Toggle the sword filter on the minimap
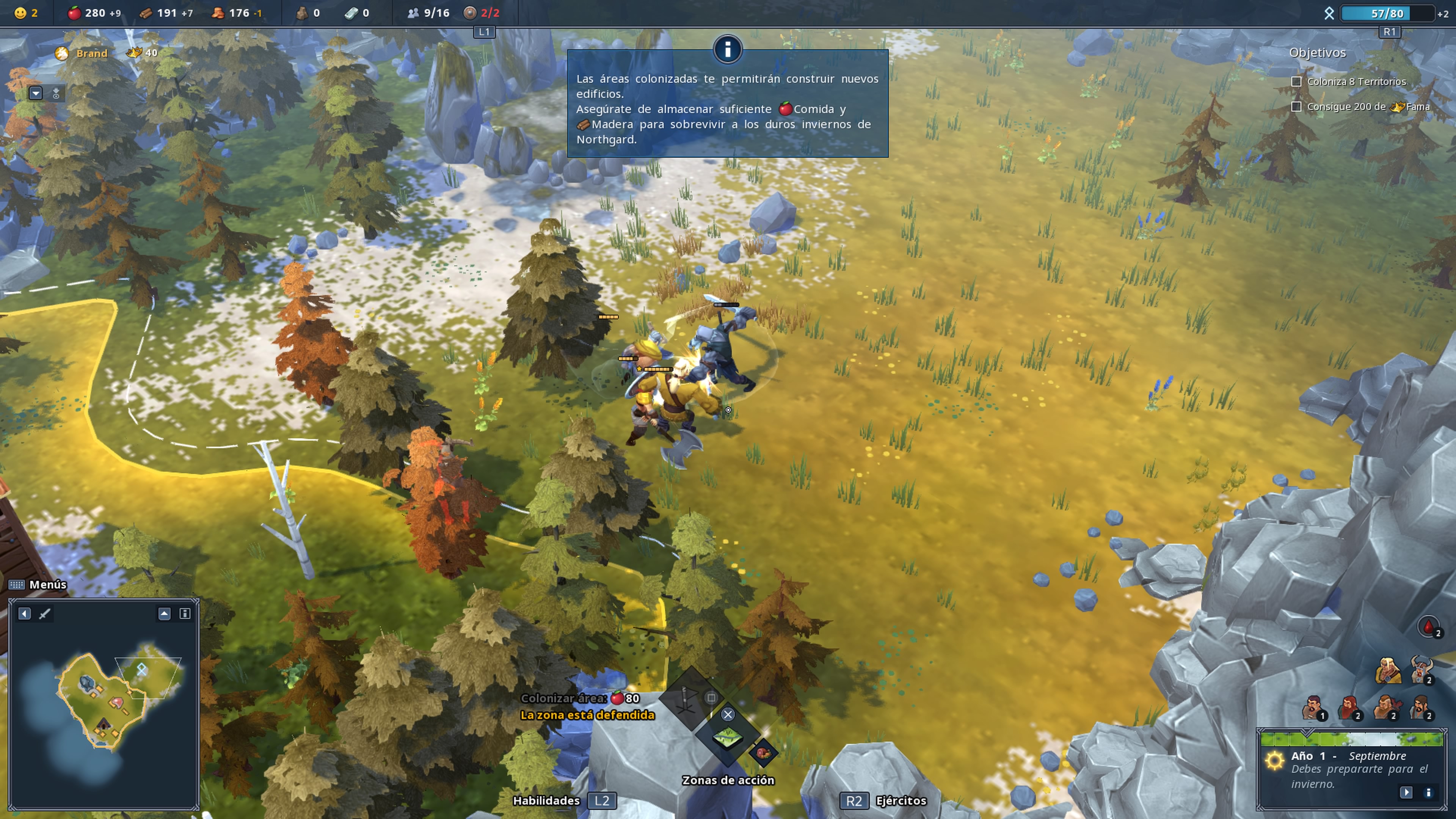Image resolution: width=1456 pixels, height=819 pixels. [45, 613]
